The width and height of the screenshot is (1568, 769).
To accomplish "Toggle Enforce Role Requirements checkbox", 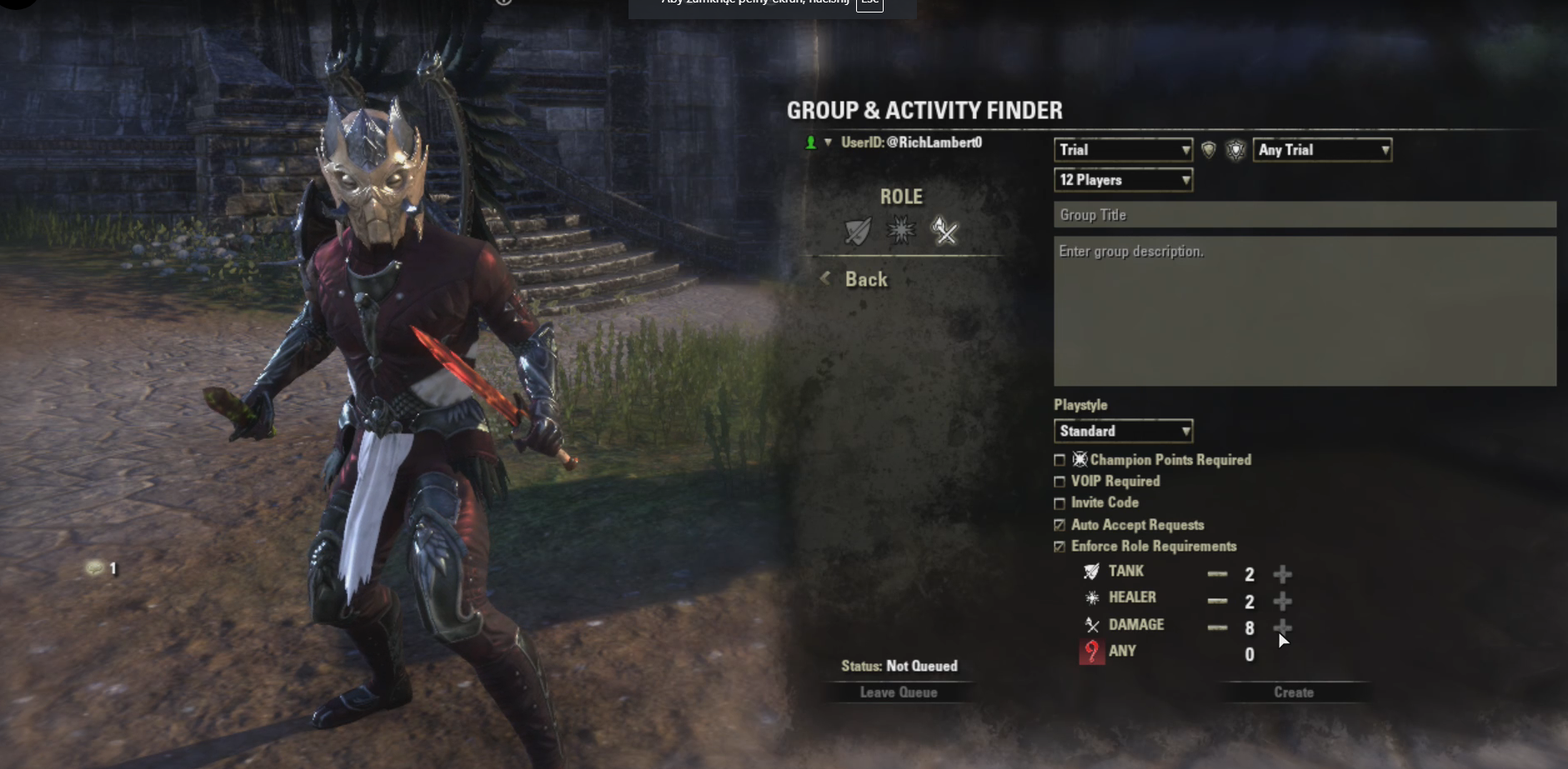I will click(x=1060, y=547).
